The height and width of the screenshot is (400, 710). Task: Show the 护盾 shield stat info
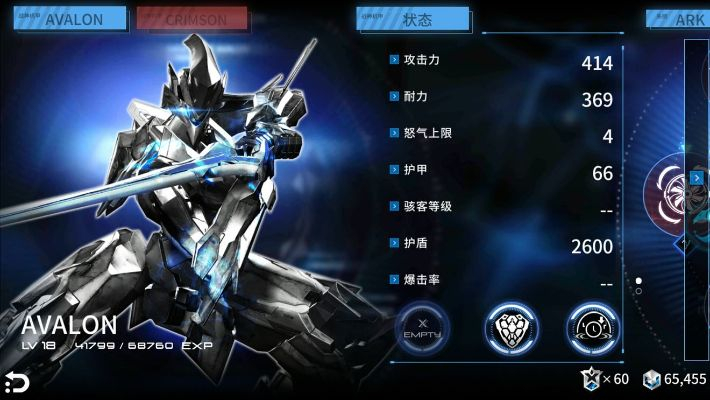[395, 244]
